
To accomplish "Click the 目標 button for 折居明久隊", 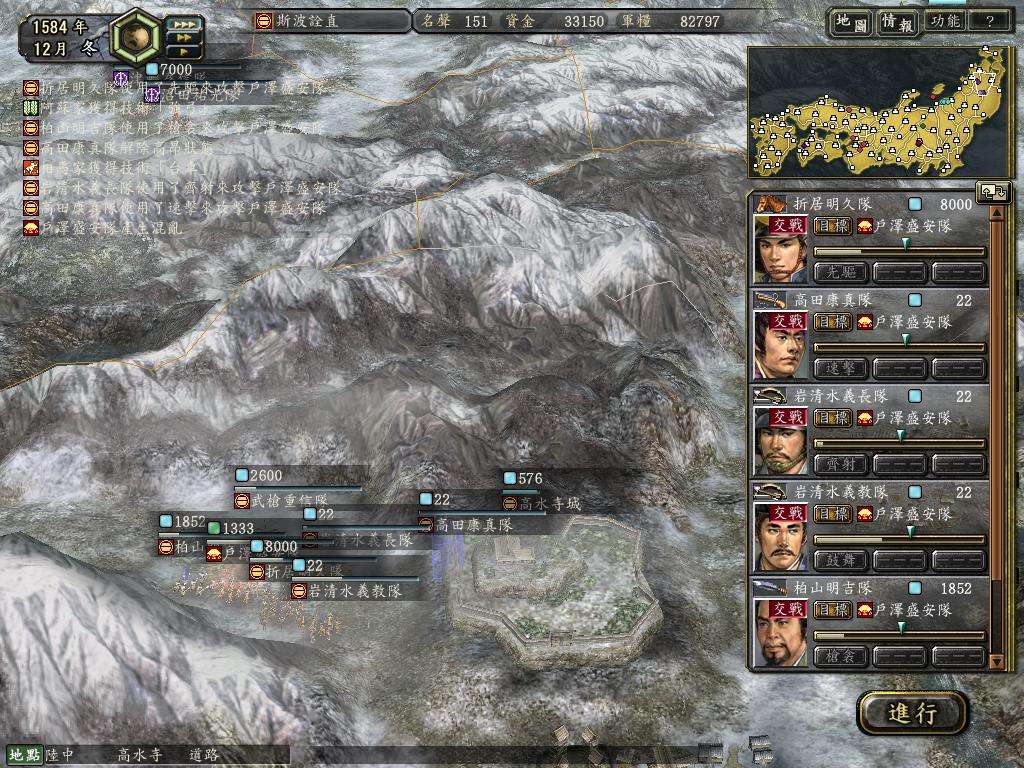I will (832, 226).
